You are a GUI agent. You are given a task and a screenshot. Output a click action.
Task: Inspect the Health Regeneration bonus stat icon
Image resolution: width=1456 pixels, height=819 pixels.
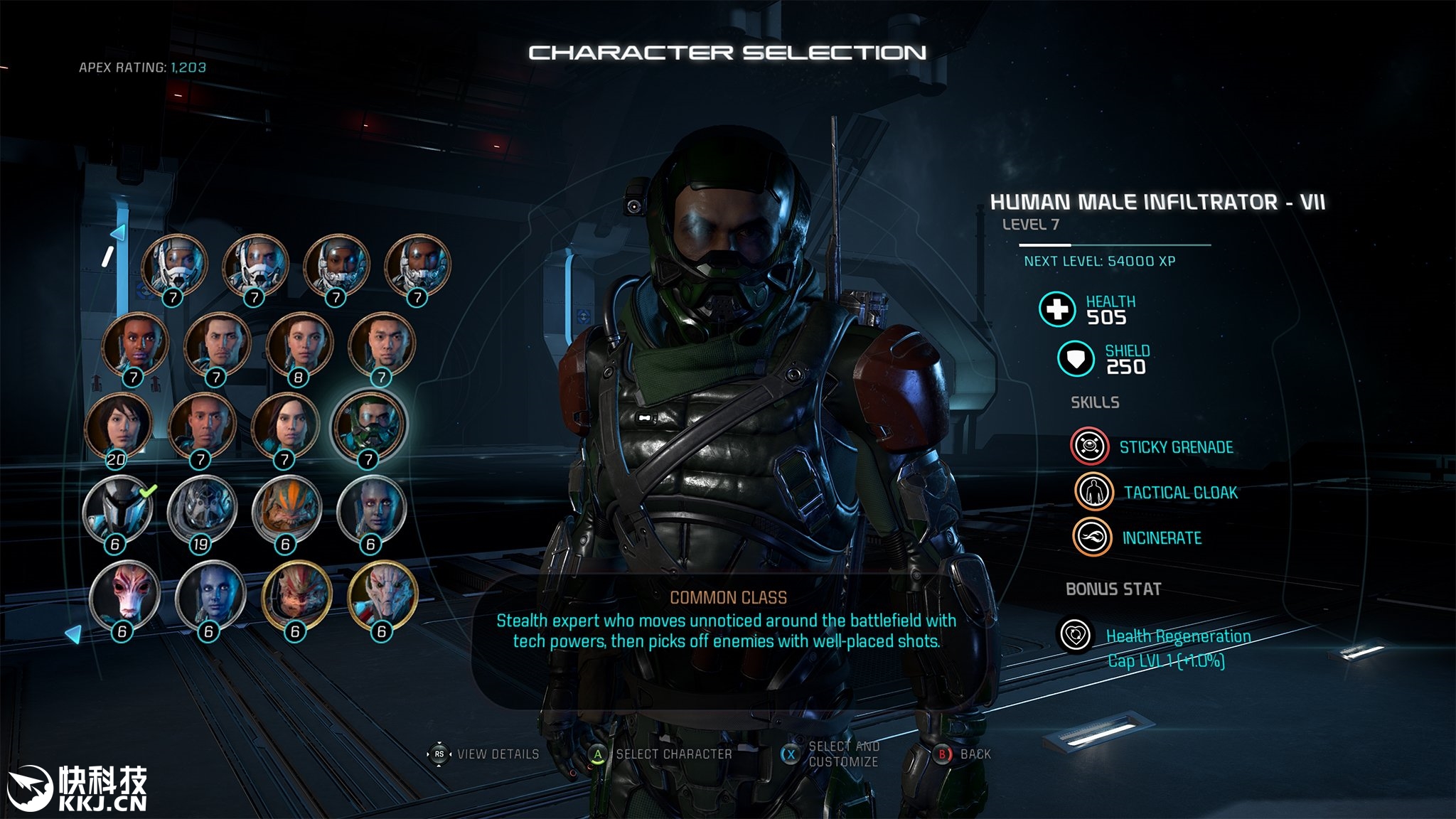[x=1076, y=634]
